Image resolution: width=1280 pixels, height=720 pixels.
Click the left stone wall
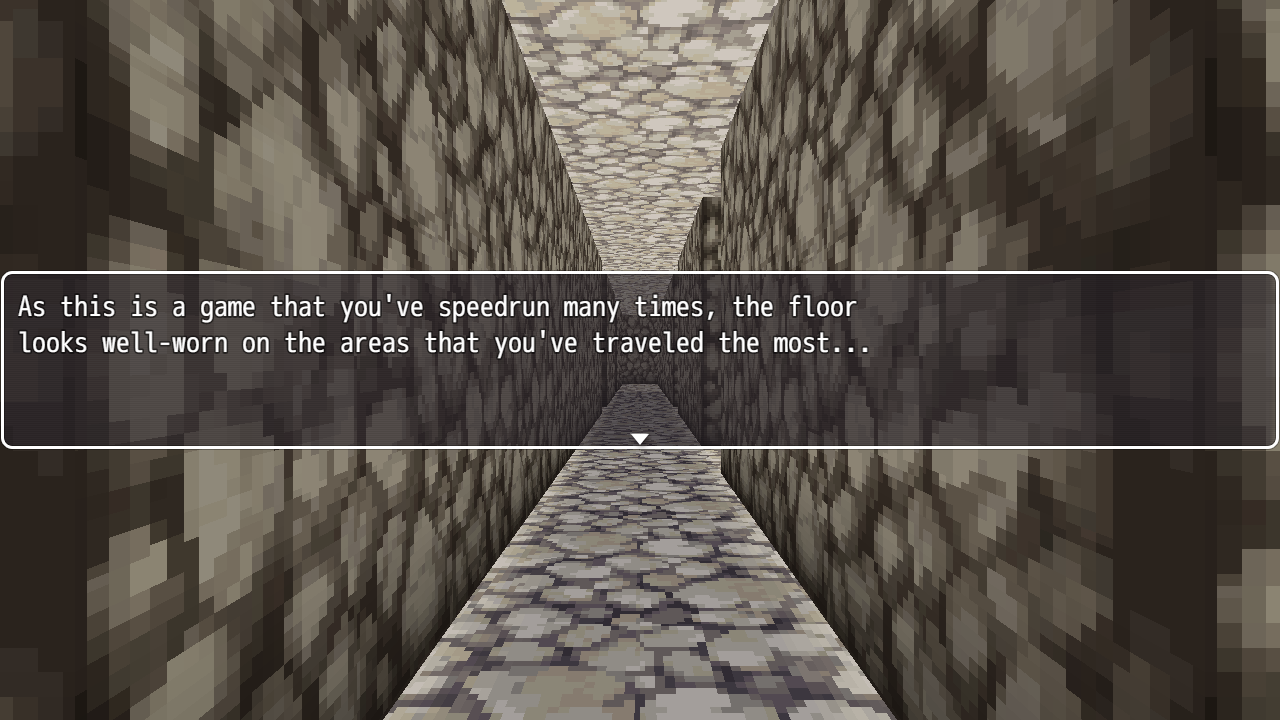(200, 150)
